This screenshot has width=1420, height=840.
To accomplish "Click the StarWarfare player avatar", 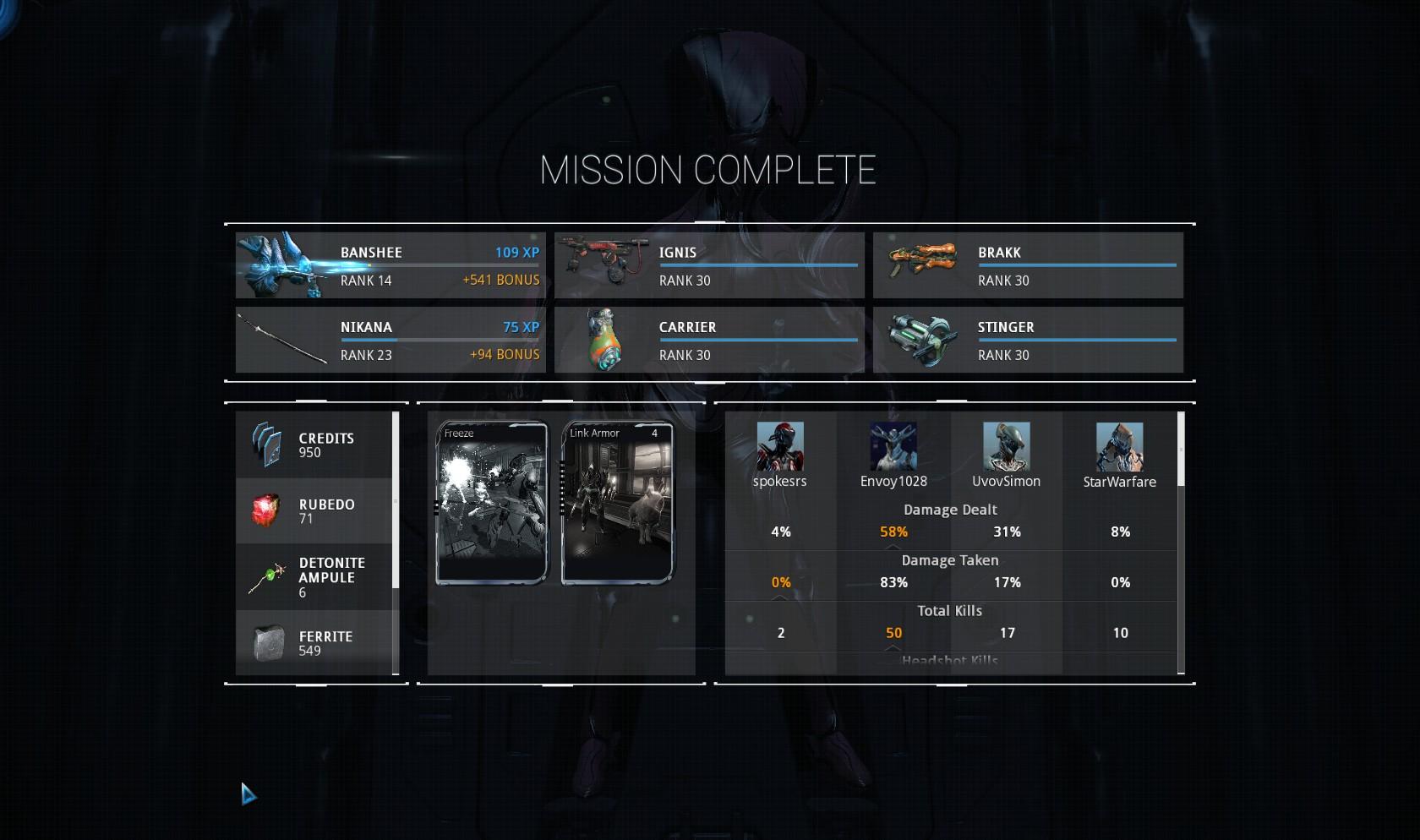I will coord(1119,446).
